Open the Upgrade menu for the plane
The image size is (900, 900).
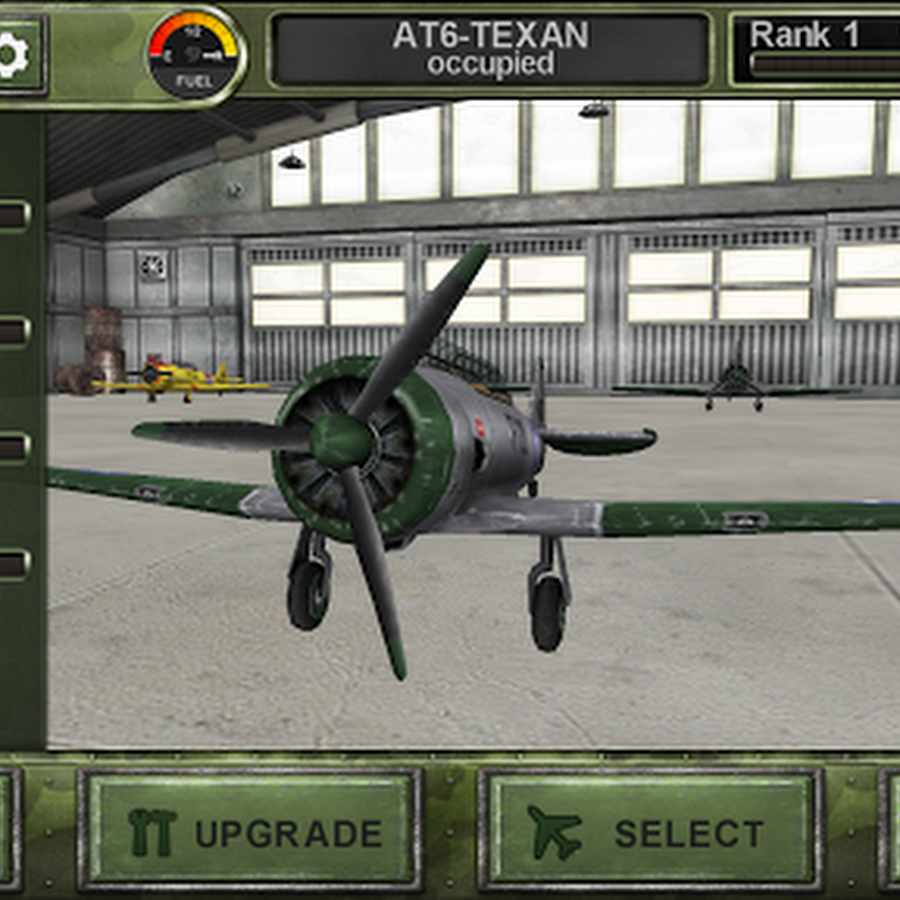(x=250, y=830)
